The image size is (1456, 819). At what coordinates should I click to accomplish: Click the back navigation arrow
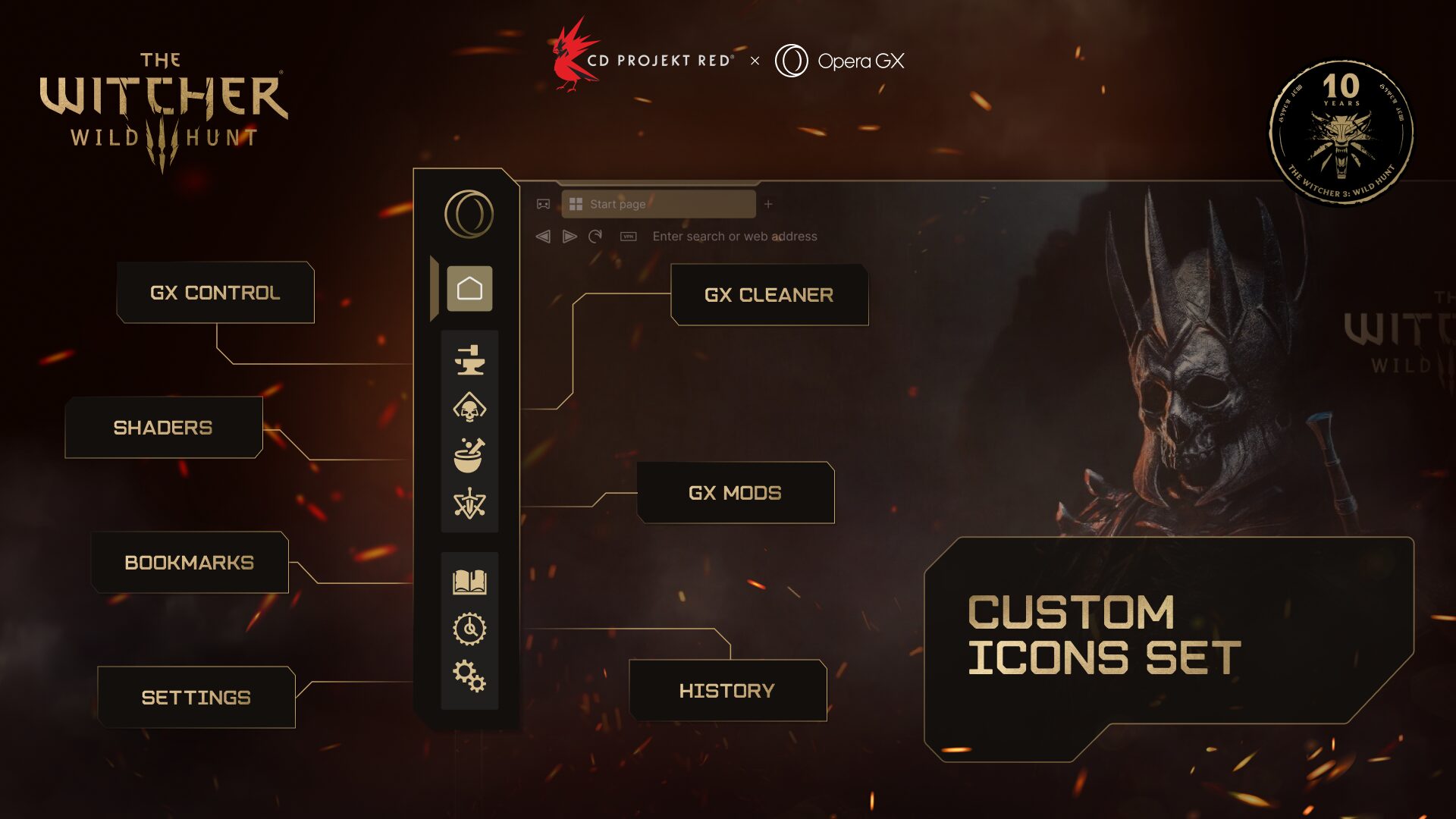(x=543, y=237)
